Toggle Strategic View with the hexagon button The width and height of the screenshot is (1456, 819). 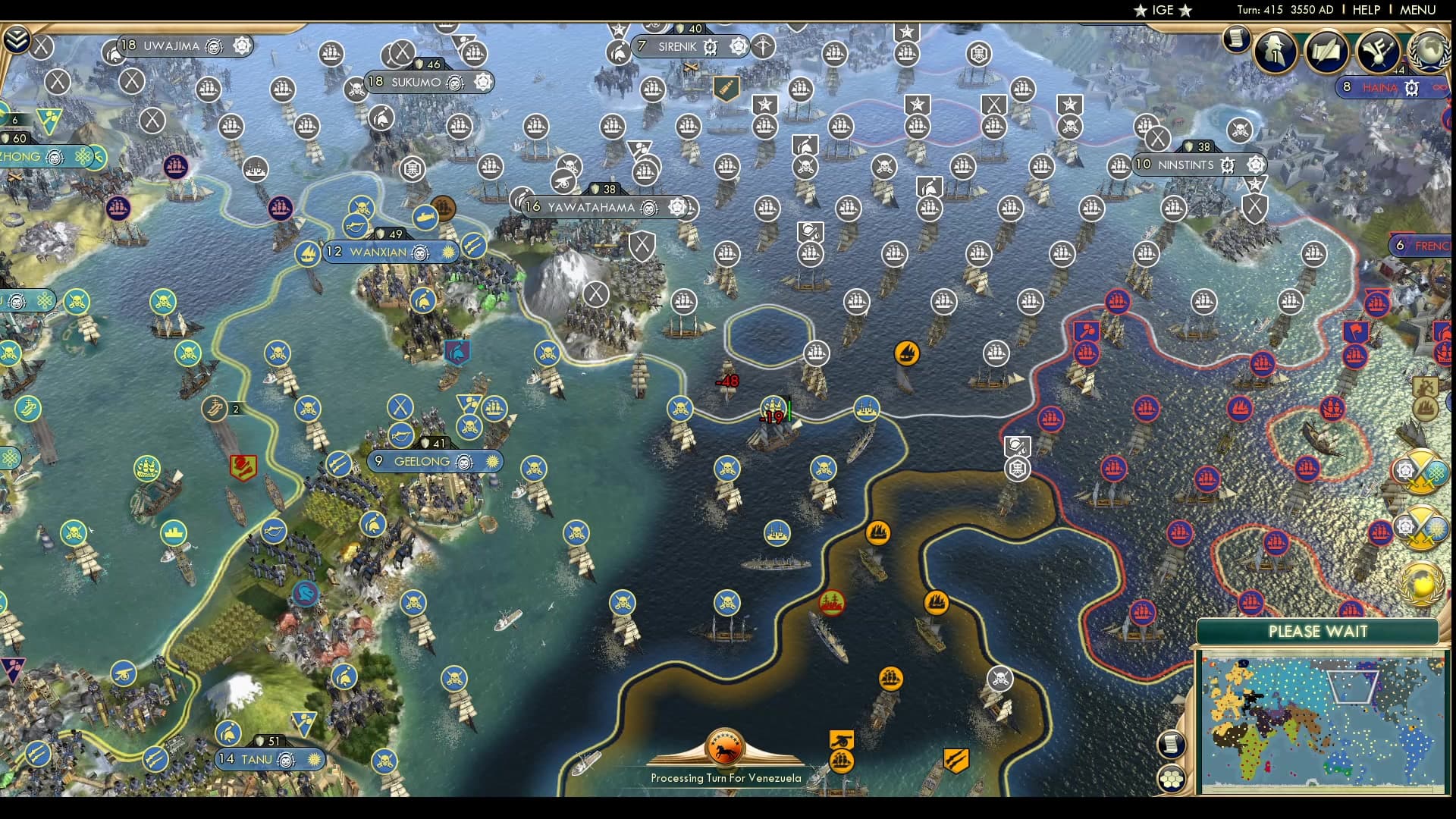click(1172, 778)
